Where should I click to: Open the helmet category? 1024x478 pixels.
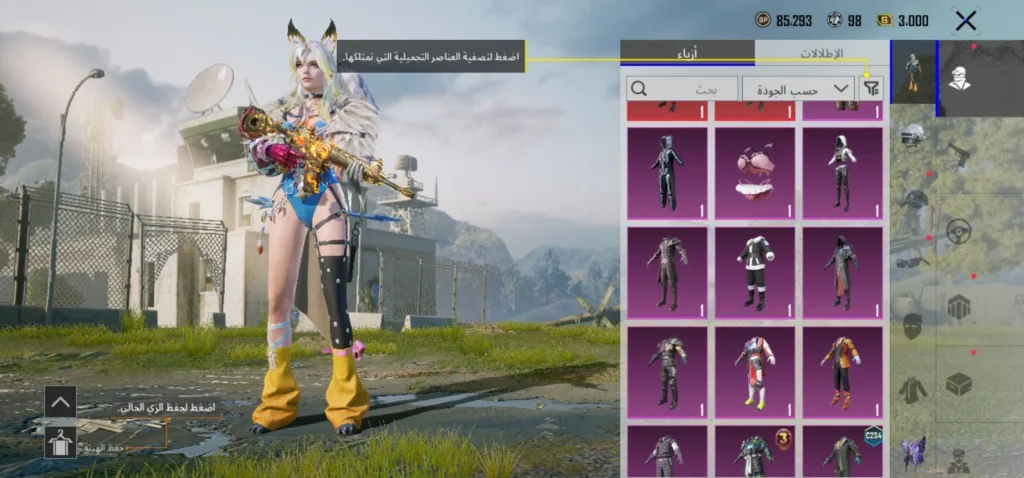pyautogui.click(x=912, y=137)
